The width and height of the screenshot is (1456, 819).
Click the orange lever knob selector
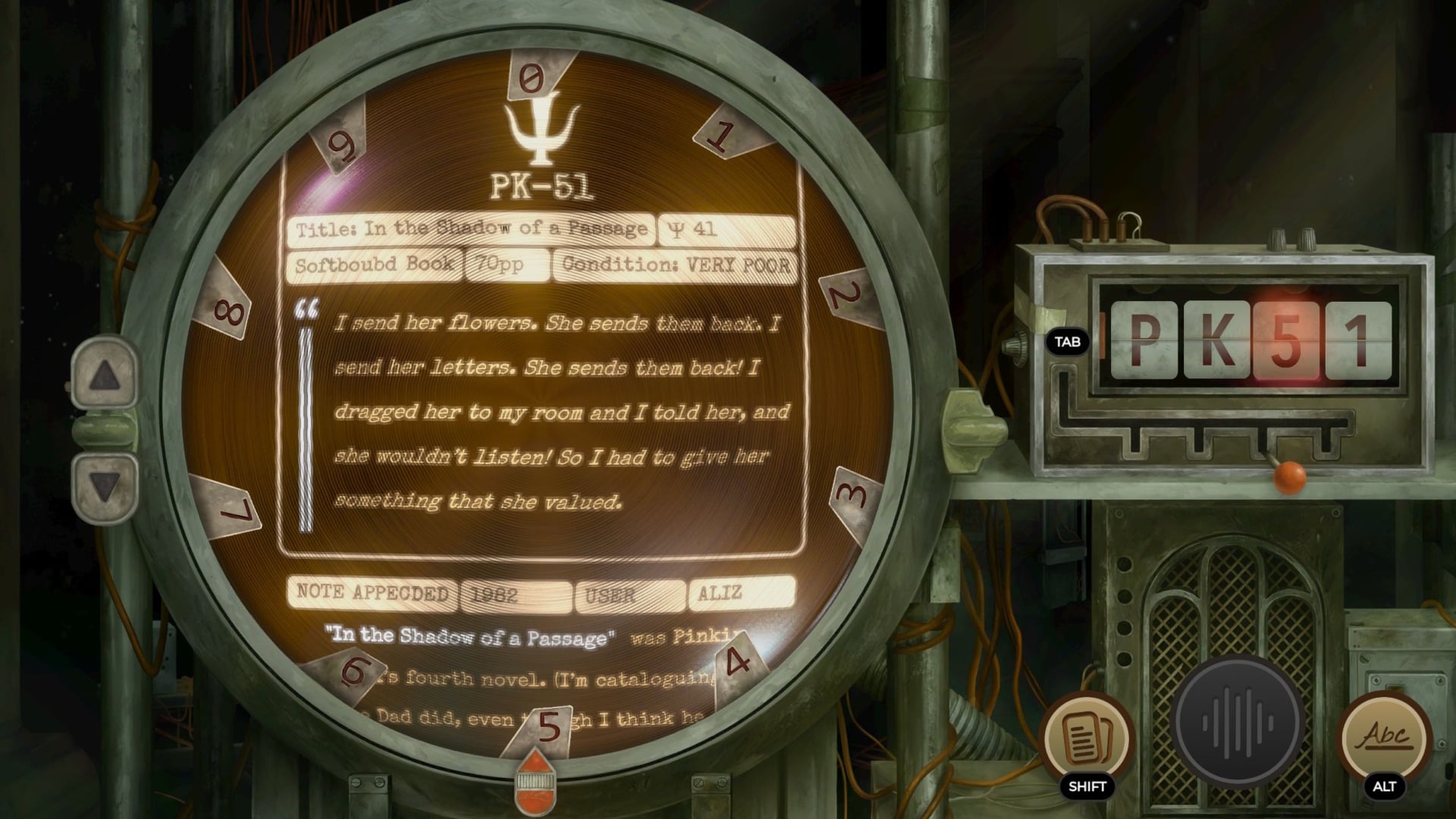pyautogui.click(x=1288, y=476)
